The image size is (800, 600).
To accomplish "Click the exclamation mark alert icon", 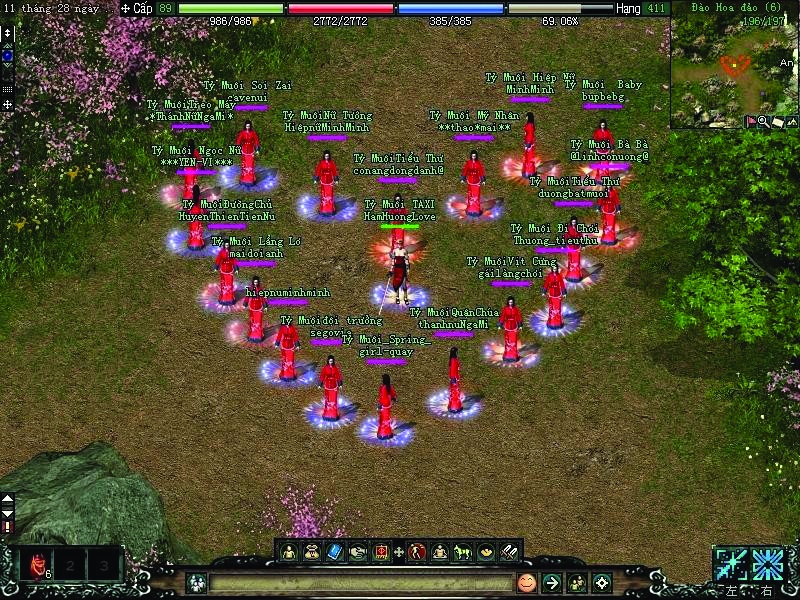I will pyautogui.click(x=8, y=526).
